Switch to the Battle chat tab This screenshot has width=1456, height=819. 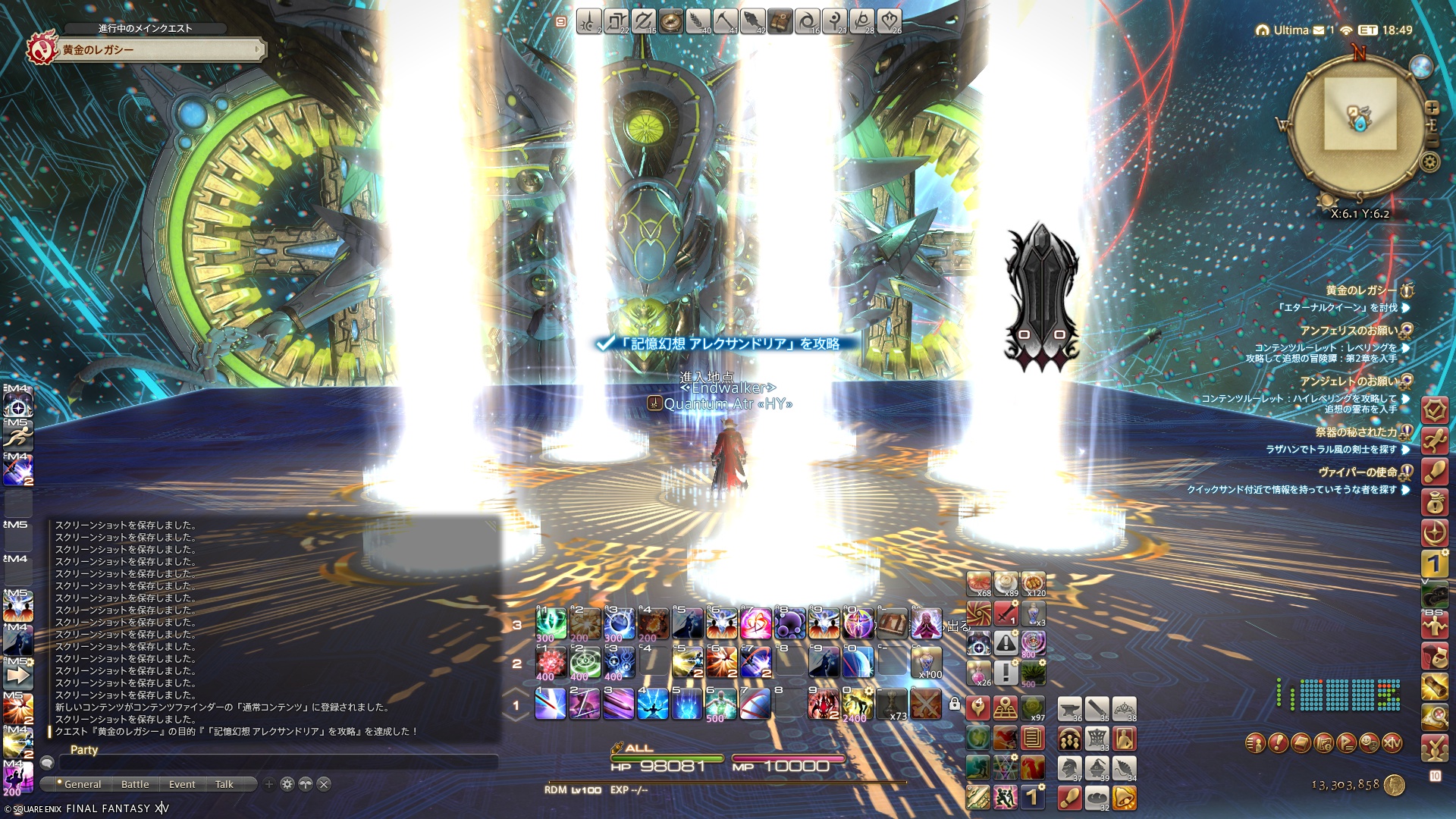[x=135, y=784]
